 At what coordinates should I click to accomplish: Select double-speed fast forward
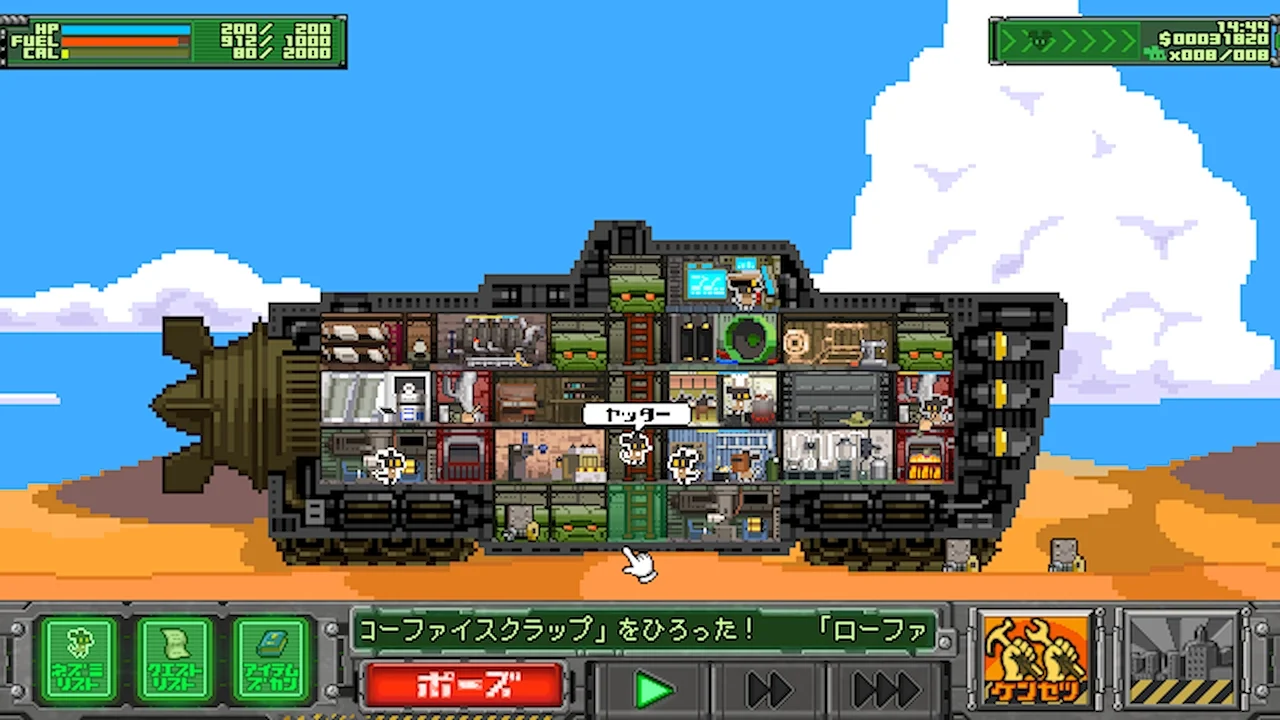(769, 689)
